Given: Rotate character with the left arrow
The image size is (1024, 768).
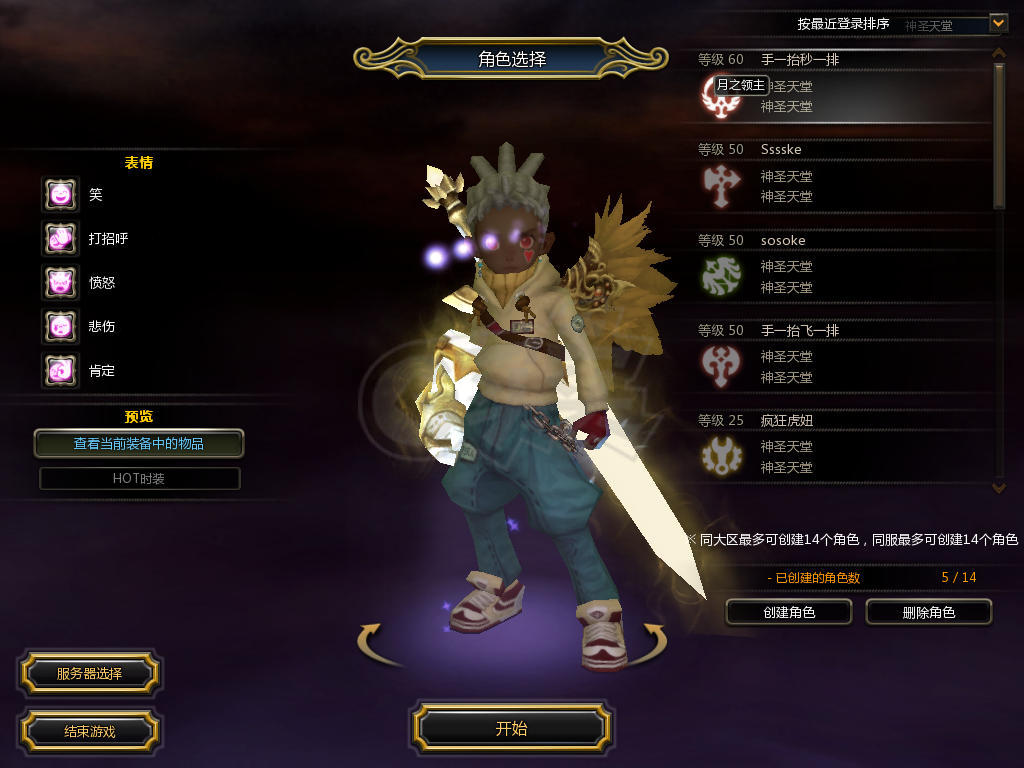Looking at the screenshot, I should pyautogui.click(x=371, y=638).
